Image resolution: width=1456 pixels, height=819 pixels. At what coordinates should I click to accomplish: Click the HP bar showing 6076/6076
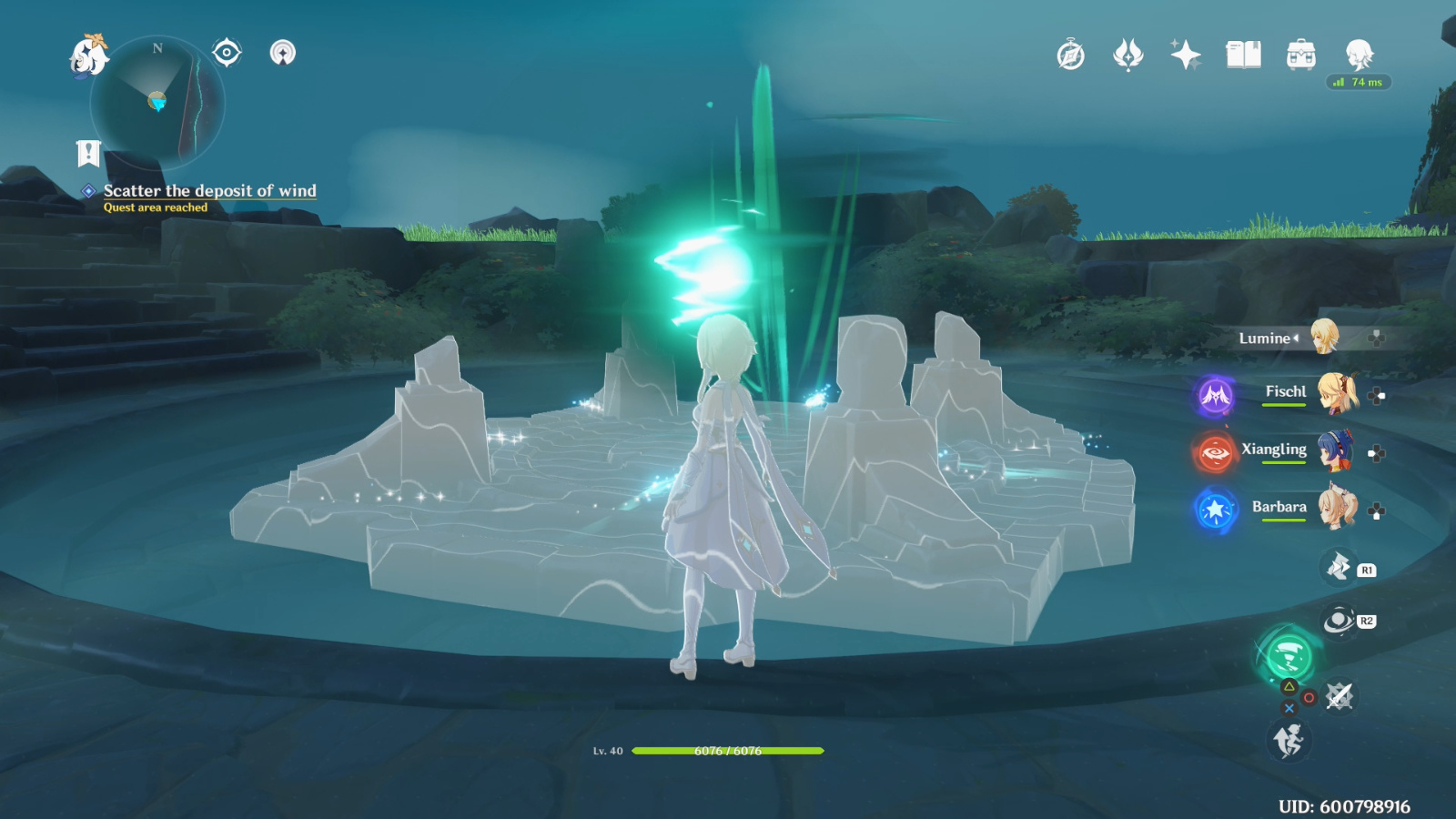pos(728,752)
